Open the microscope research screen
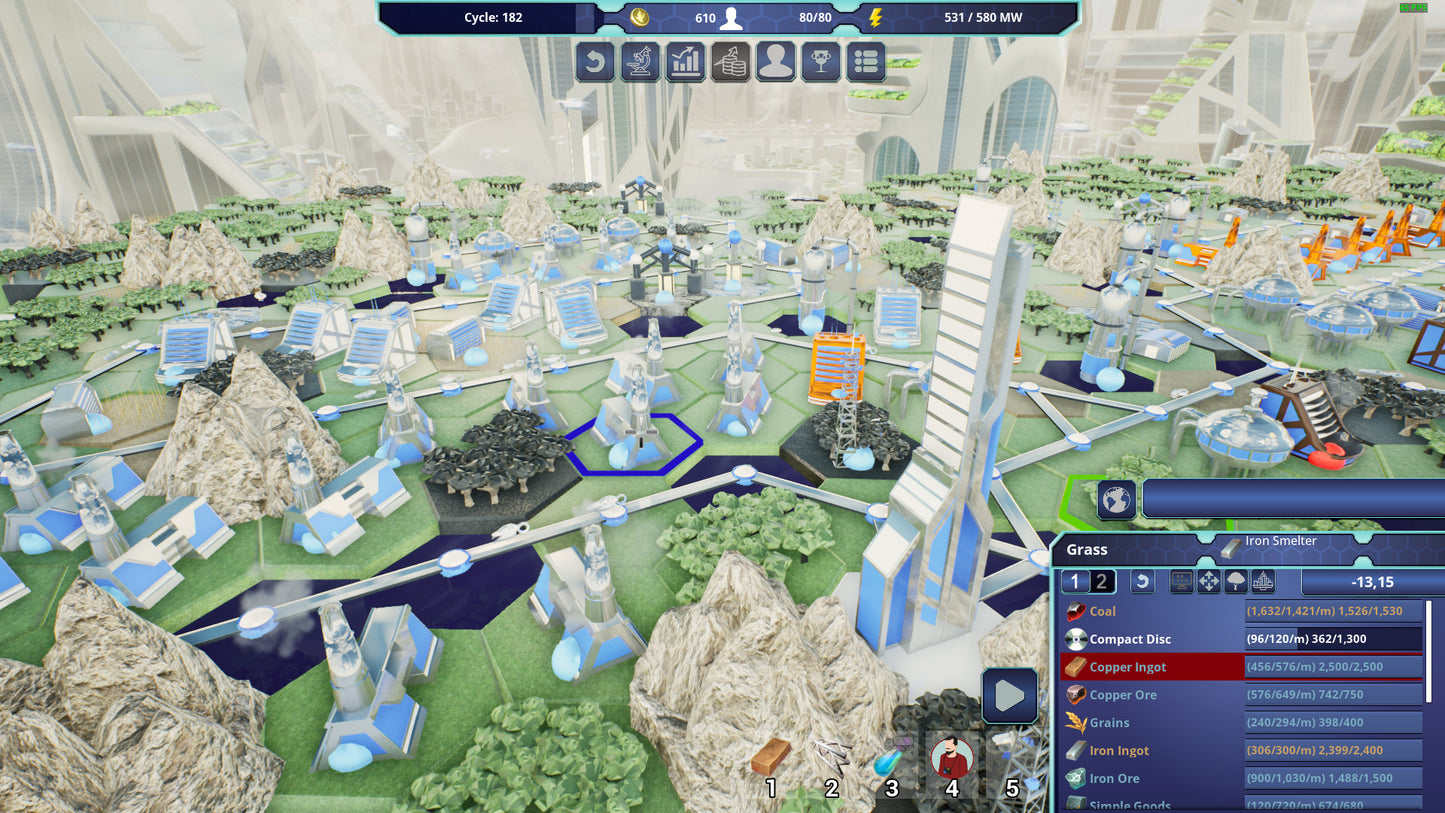This screenshot has height=813, width=1445. [640, 62]
